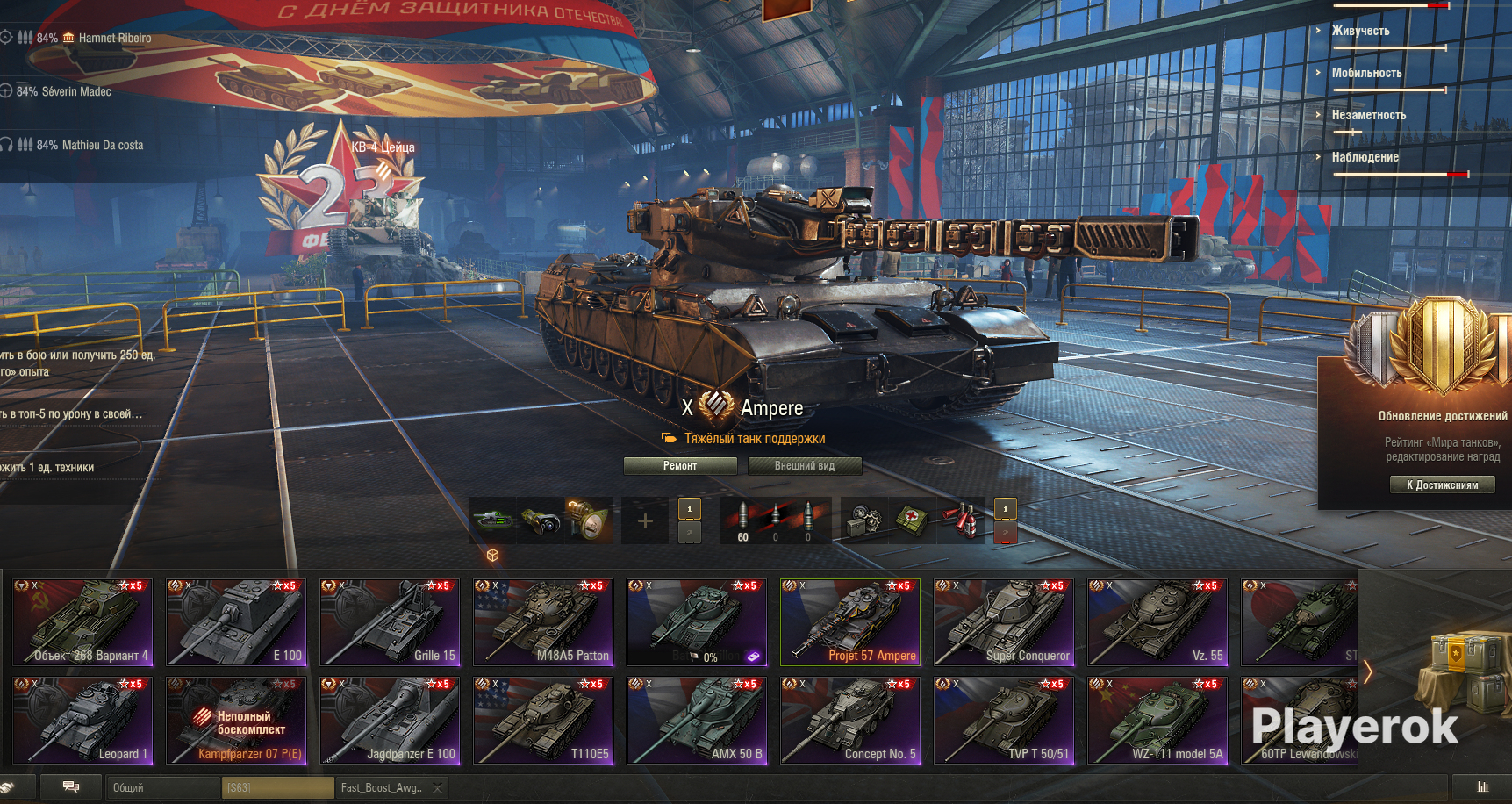
Task: Open the Внешний вид customization button
Action: (804, 466)
